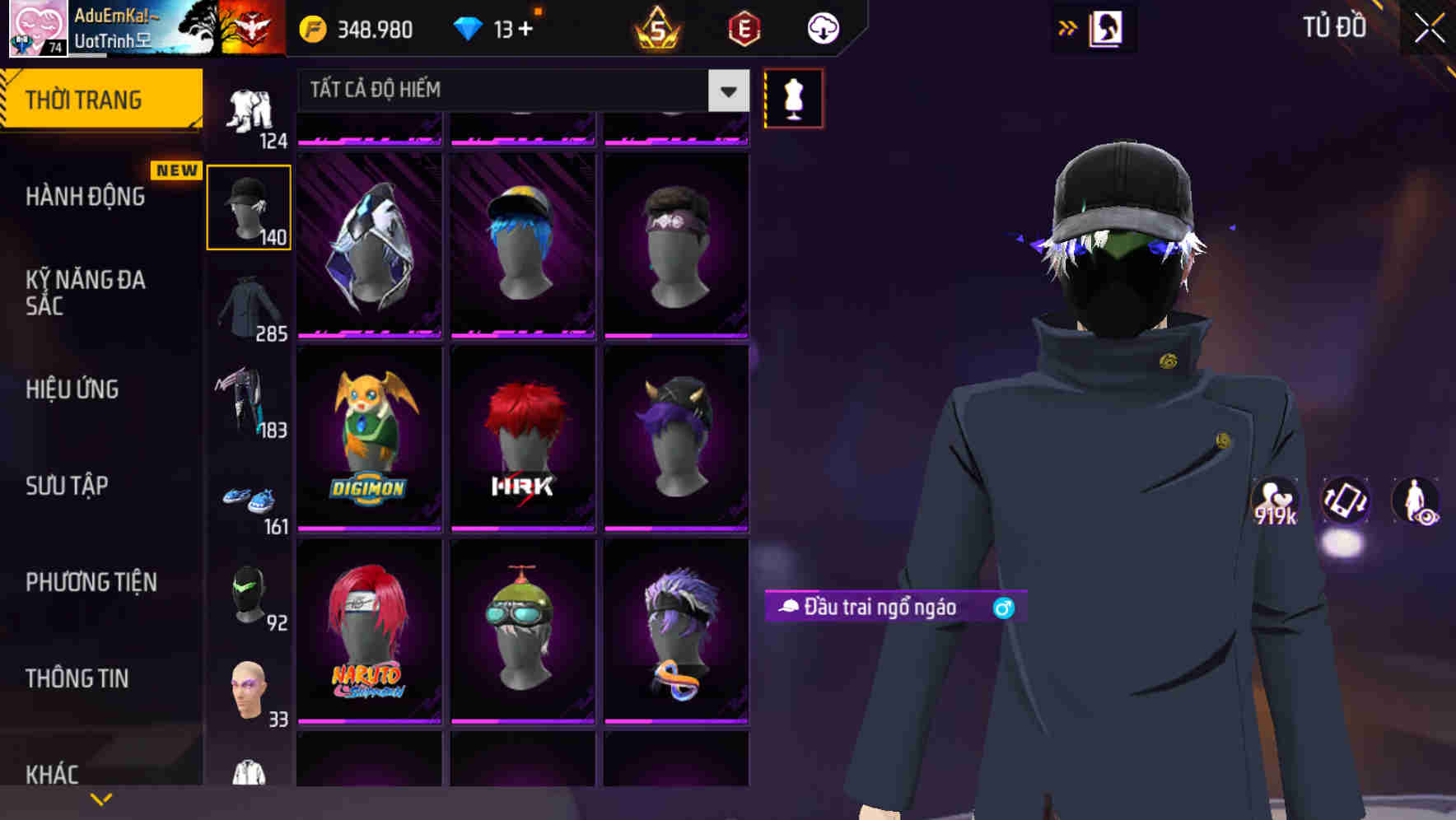This screenshot has width=1456, height=820.
Task: Open the diamond top-up icon showing 13+
Action: coord(469,27)
